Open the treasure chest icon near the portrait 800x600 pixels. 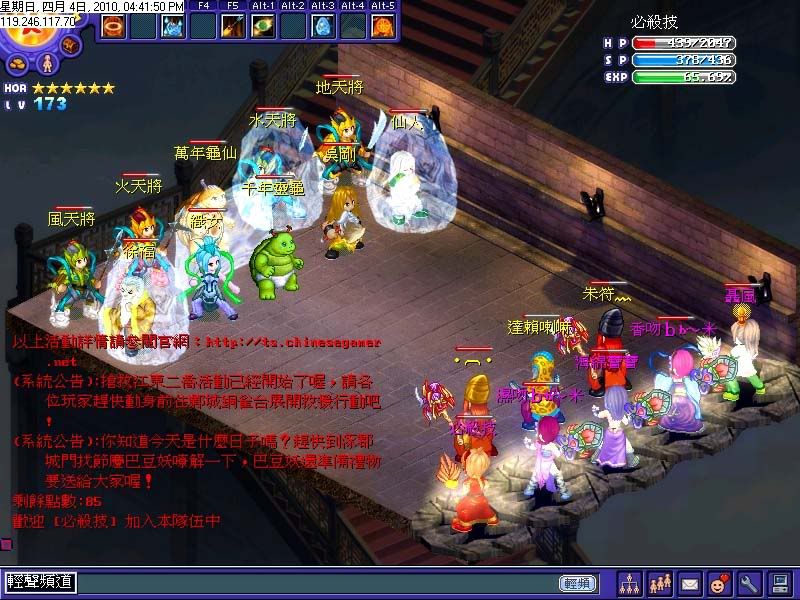[71, 46]
